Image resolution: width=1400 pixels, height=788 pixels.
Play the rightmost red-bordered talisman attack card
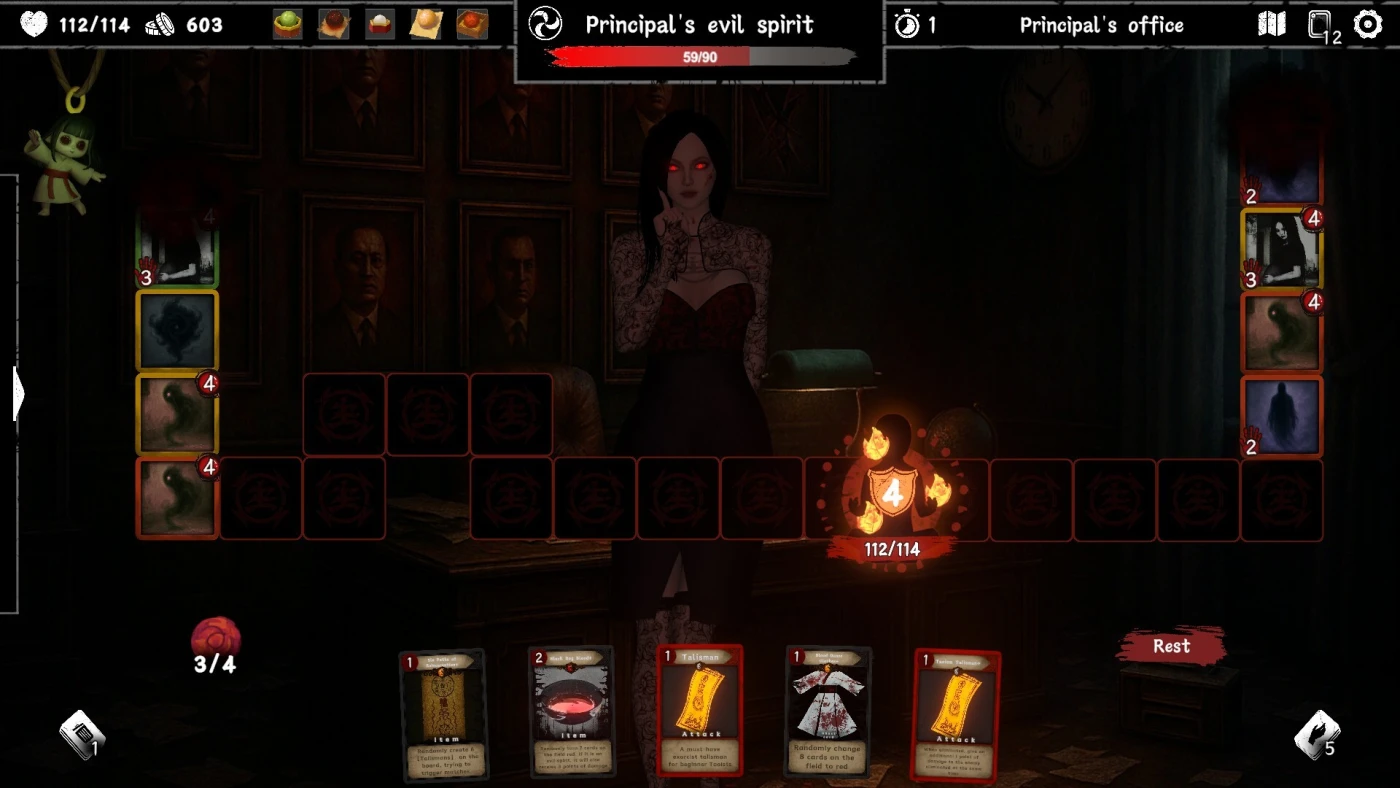956,714
